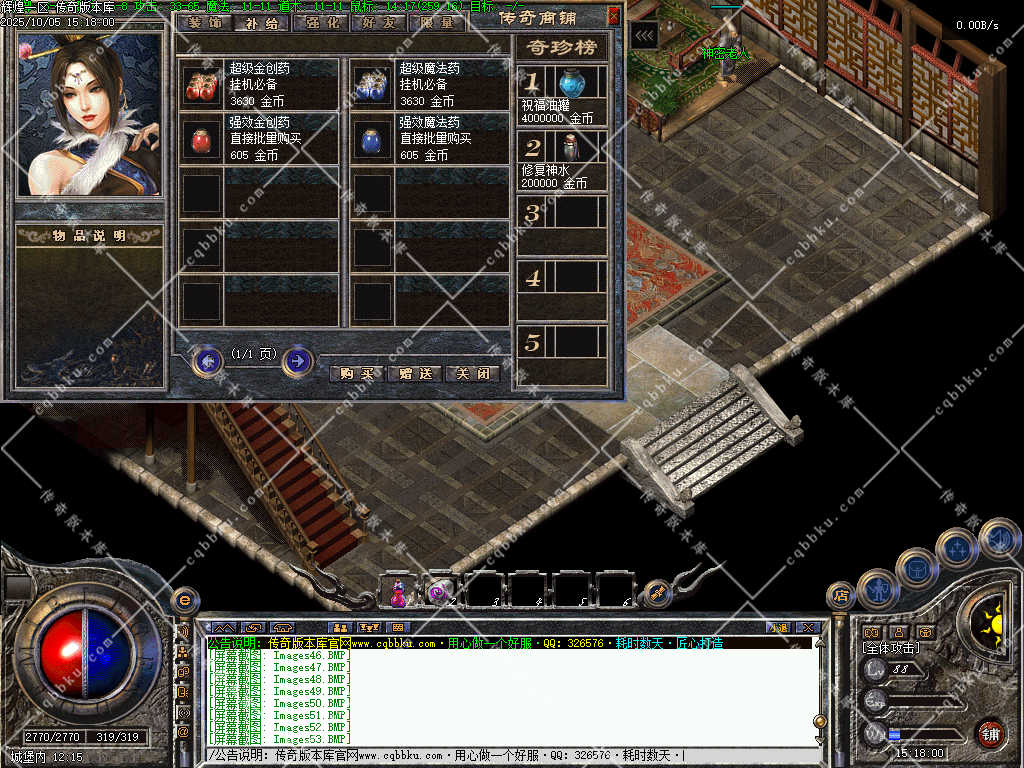Use the pink potion in the hotbar
This screenshot has height=768, width=1024.
point(398,592)
